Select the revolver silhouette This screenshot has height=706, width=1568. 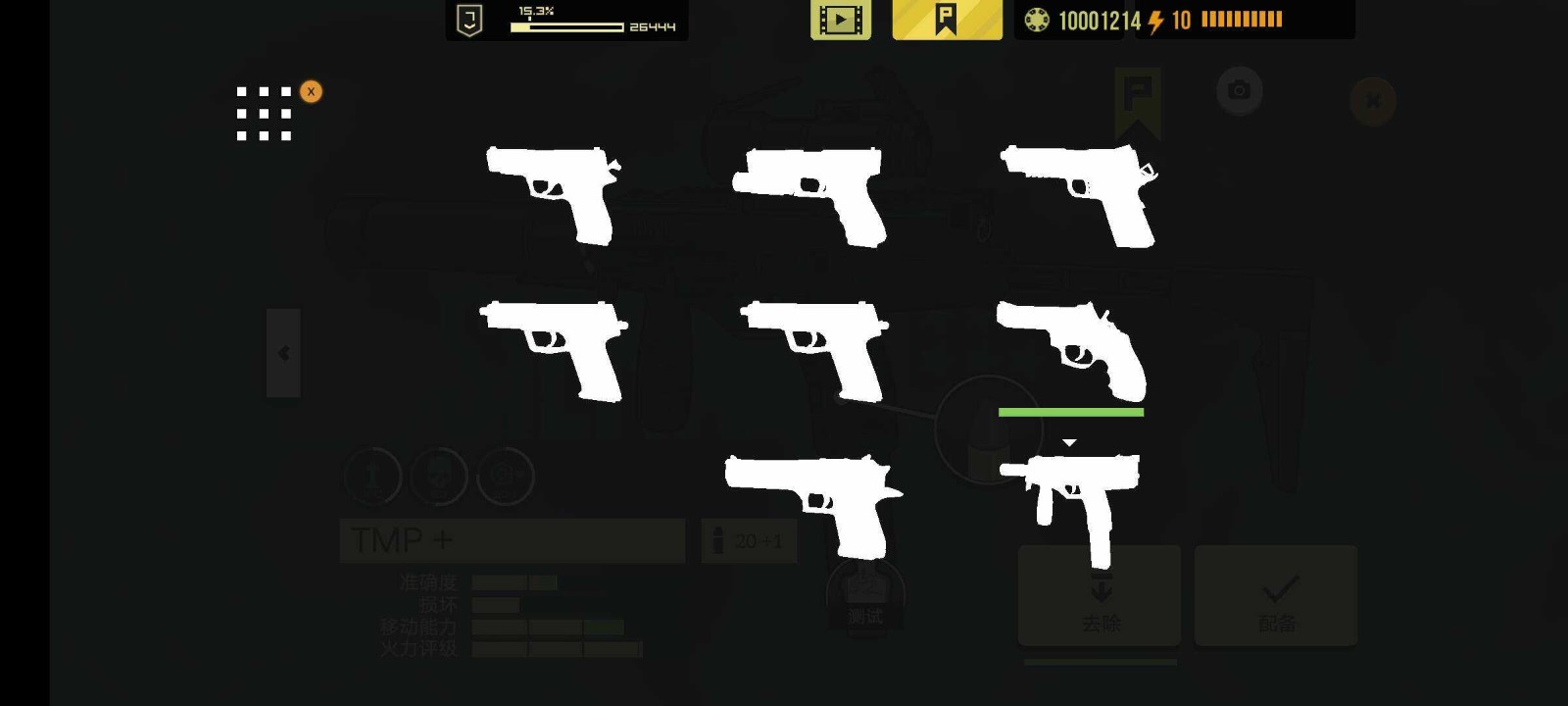point(1071,350)
